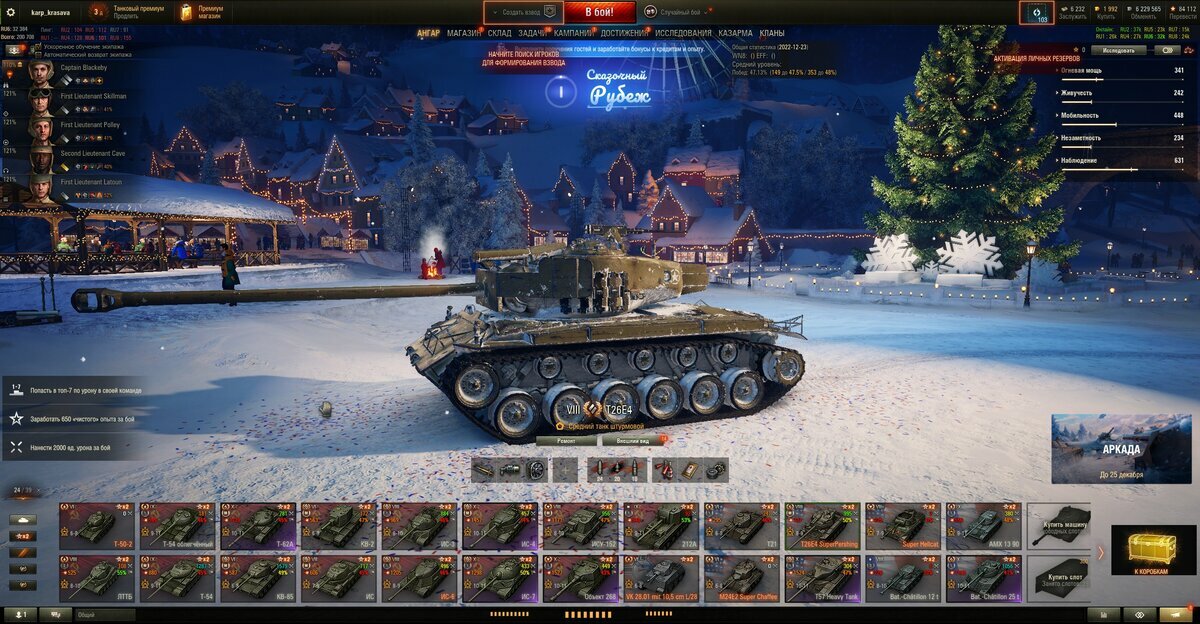The width and height of the screenshot is (1200, 624).
Task: Switch to the МАГАЗИН tab
Action: [463, 33]
